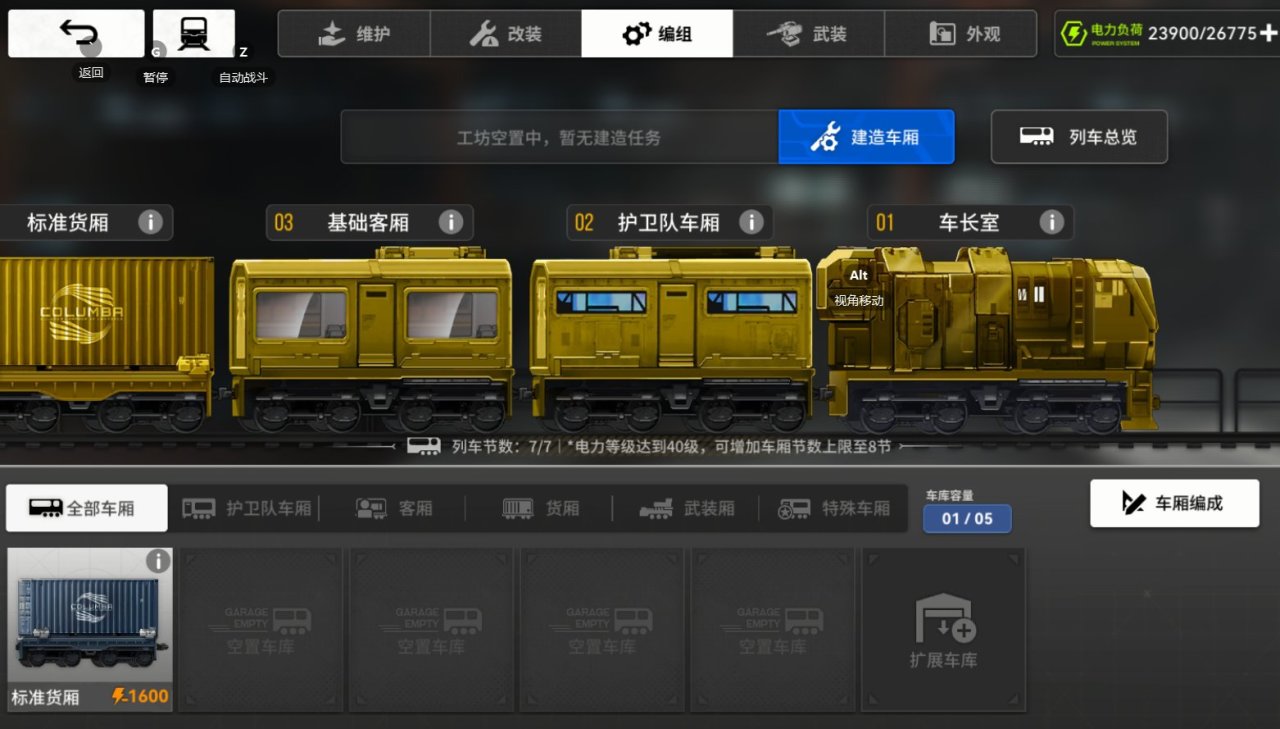Open the 列车总览 train overview
This screenshot has width=1280, height=729.
tap(1079, 137)
